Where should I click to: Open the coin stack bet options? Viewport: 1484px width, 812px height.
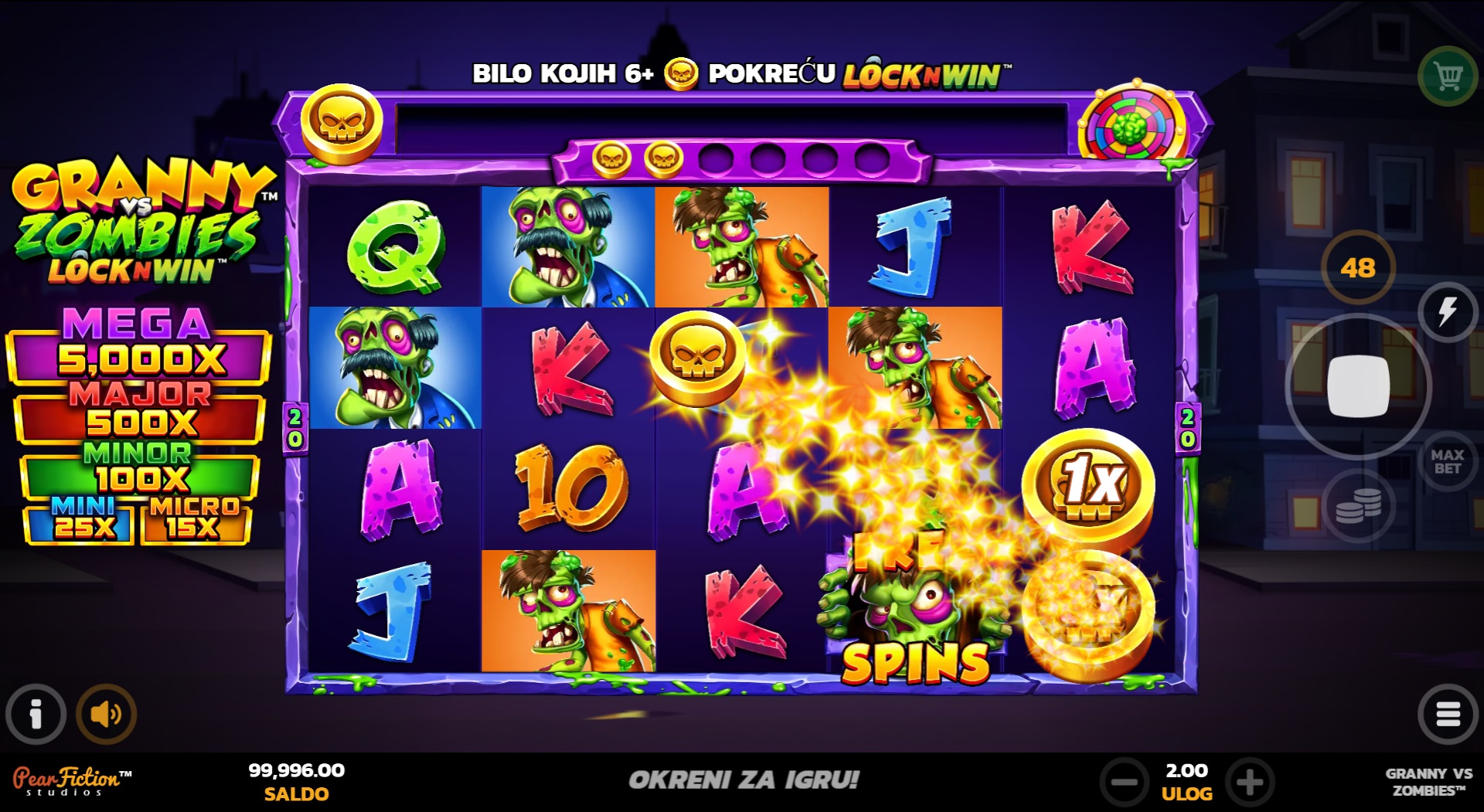(x=1358, y=506)
